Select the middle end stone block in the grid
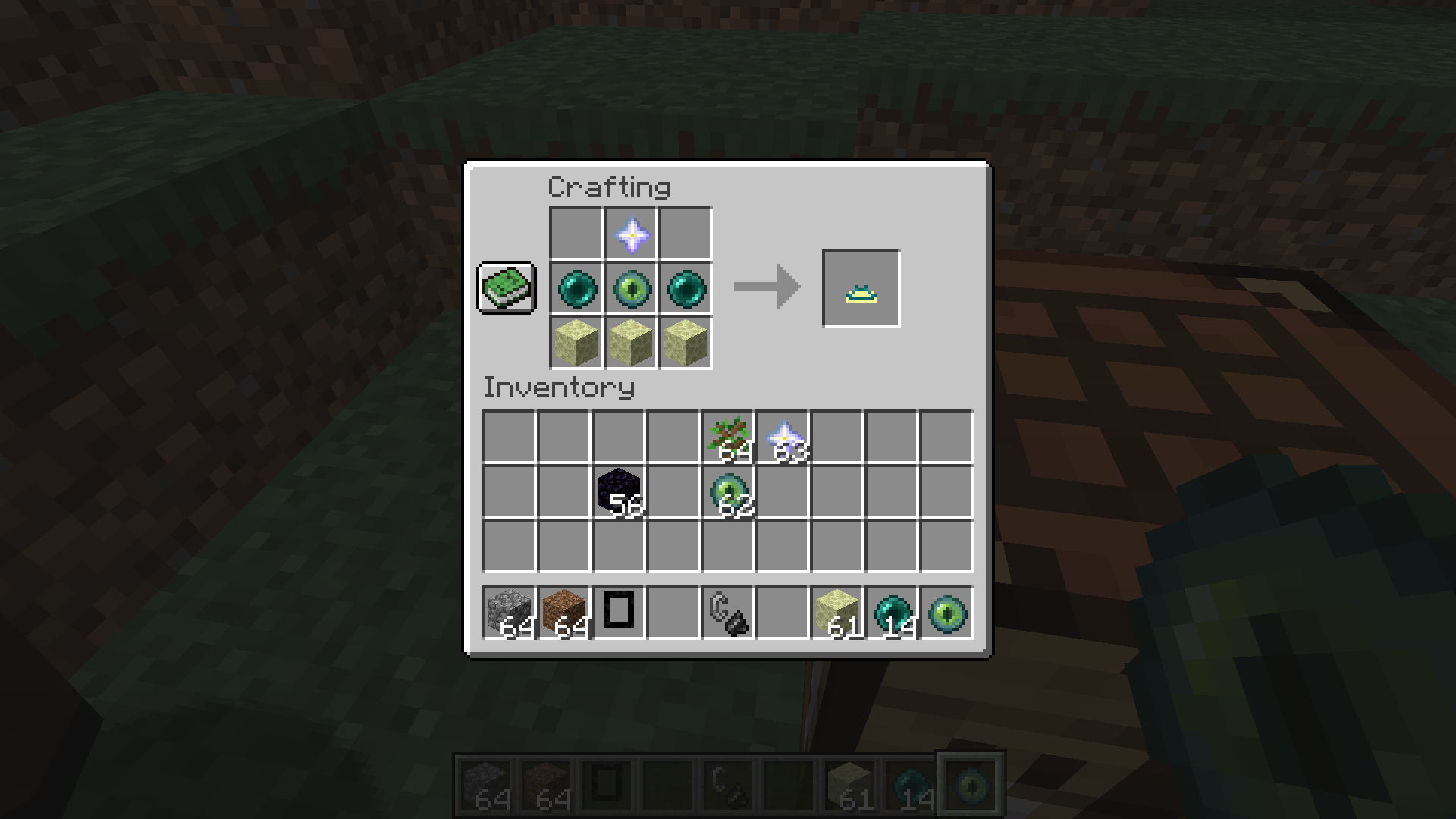The image size is (1456, 819). (x=630, y=344)
